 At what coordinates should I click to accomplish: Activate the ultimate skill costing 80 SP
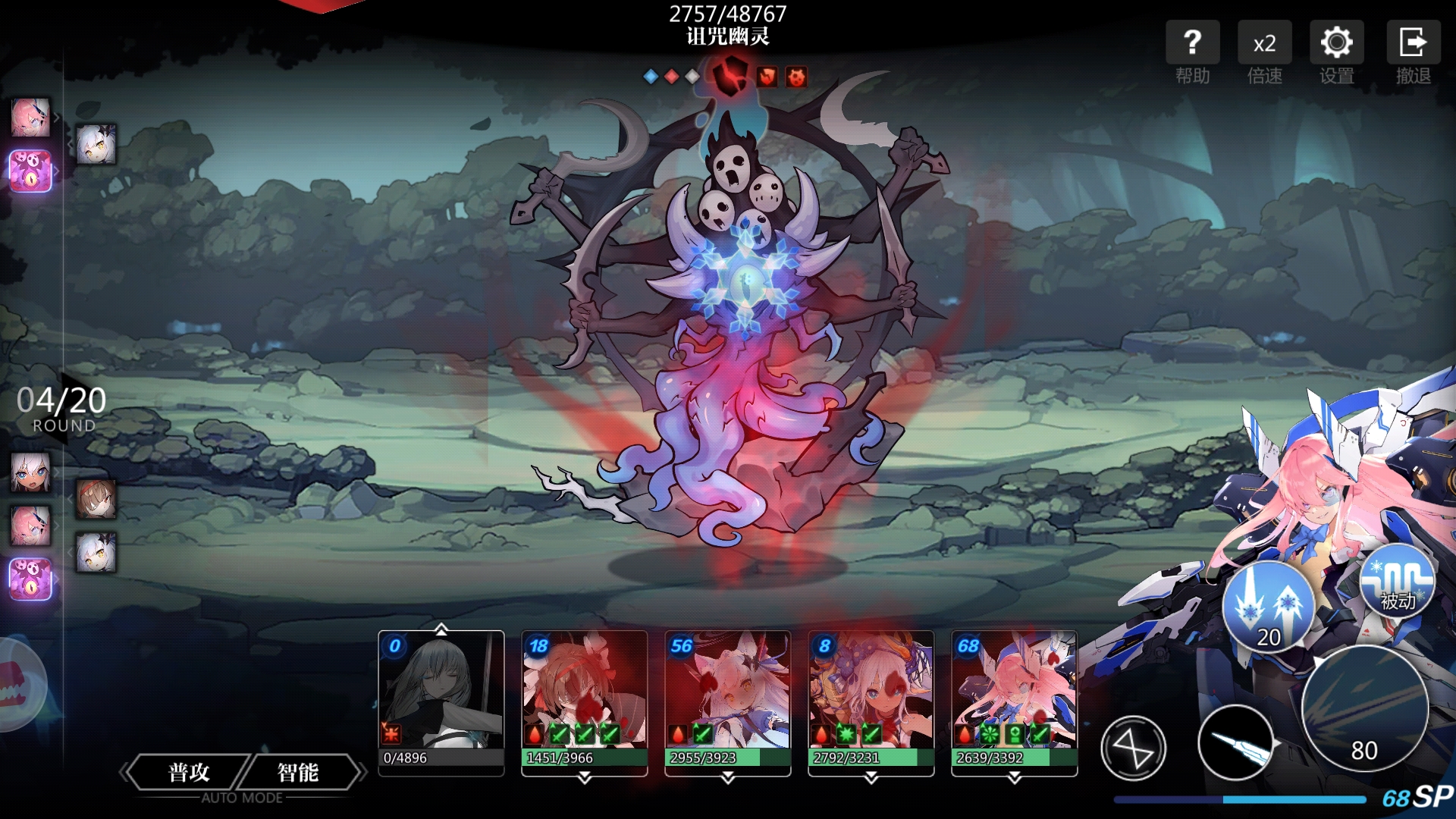[x=1364, y=709]
